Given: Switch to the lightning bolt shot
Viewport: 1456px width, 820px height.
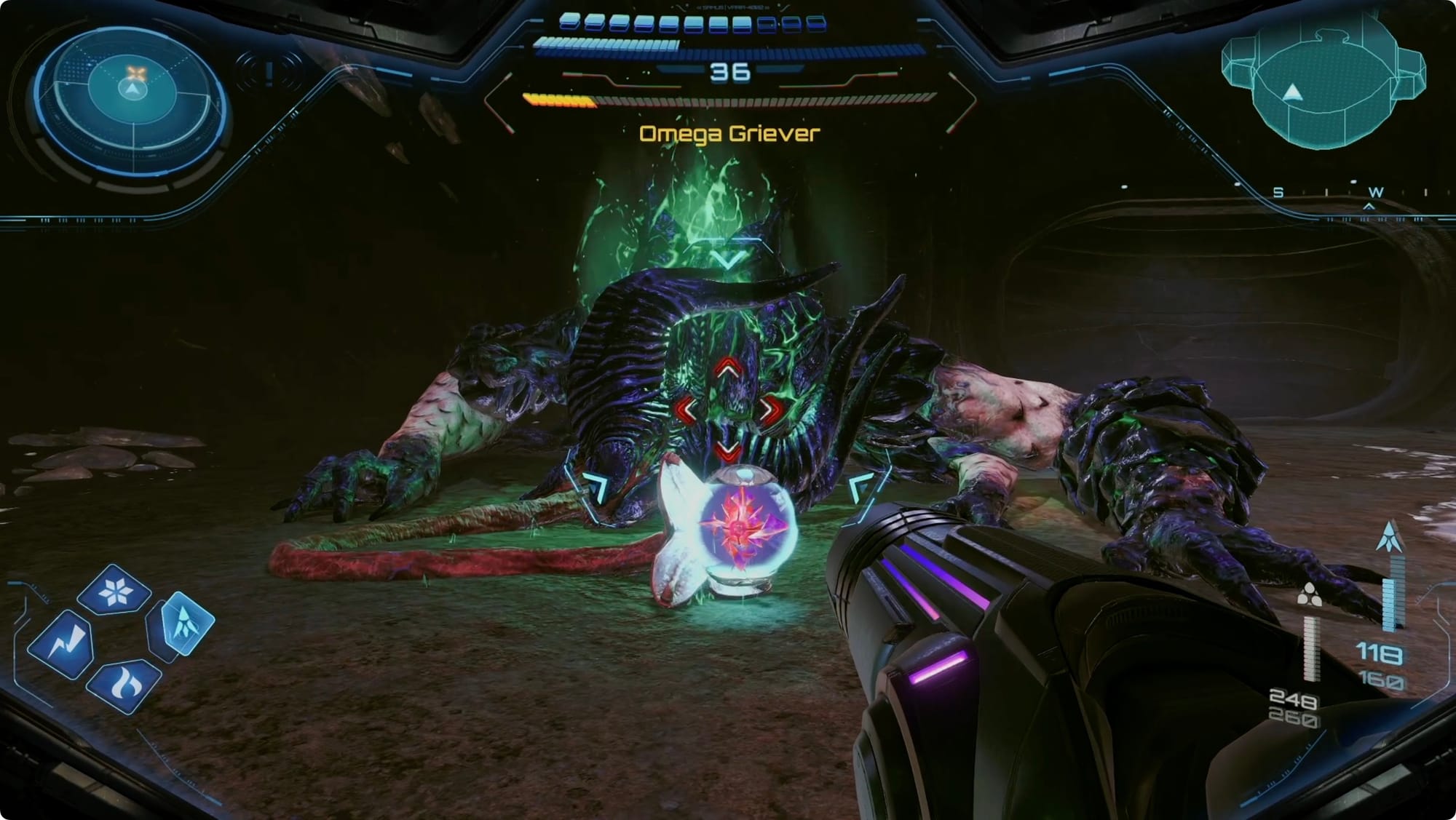Looking at the screenshot, I should pyautogui.click(x=63, y=645).
